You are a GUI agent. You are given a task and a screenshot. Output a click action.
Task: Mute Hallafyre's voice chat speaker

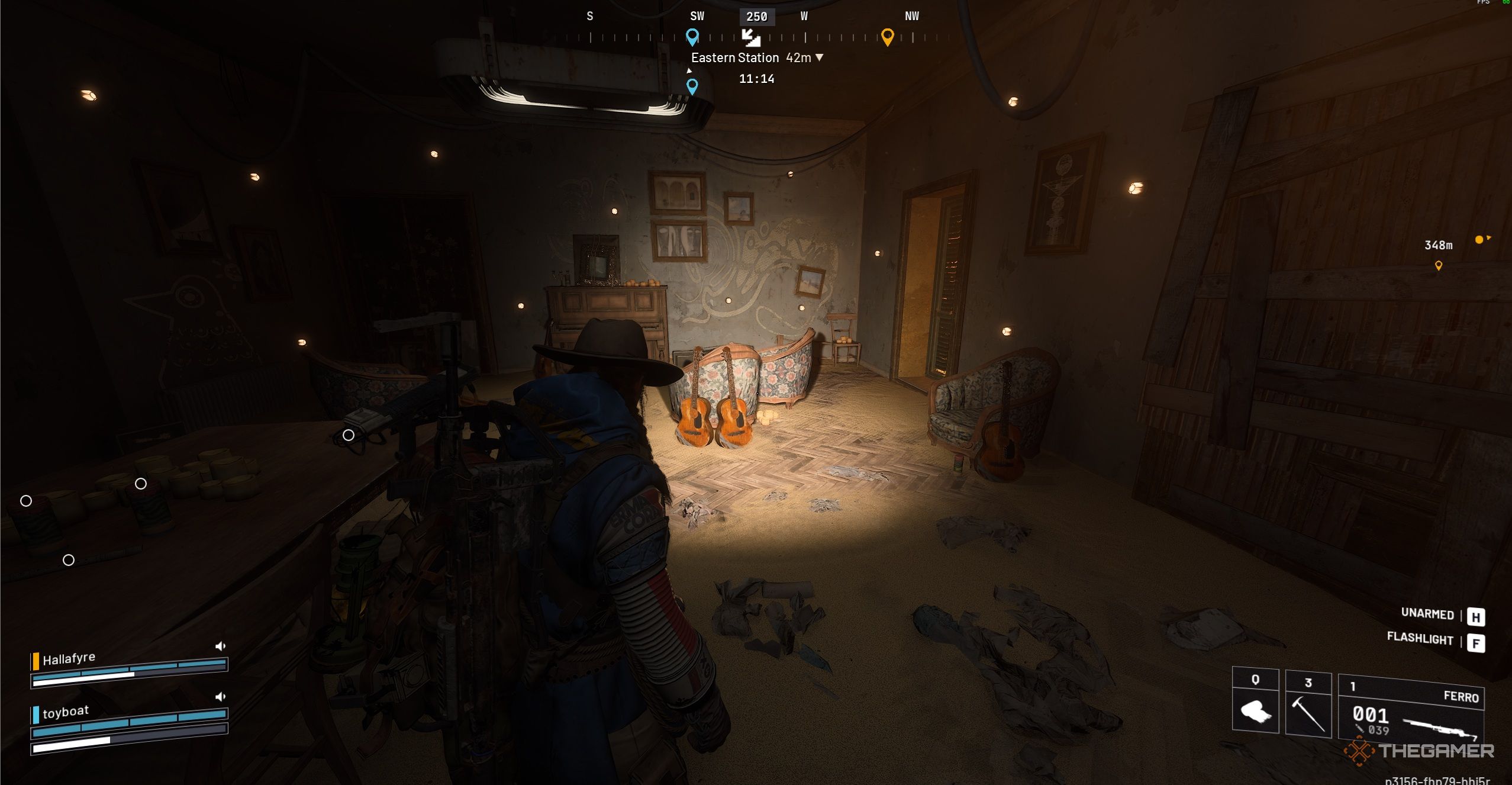pos(221,646)
